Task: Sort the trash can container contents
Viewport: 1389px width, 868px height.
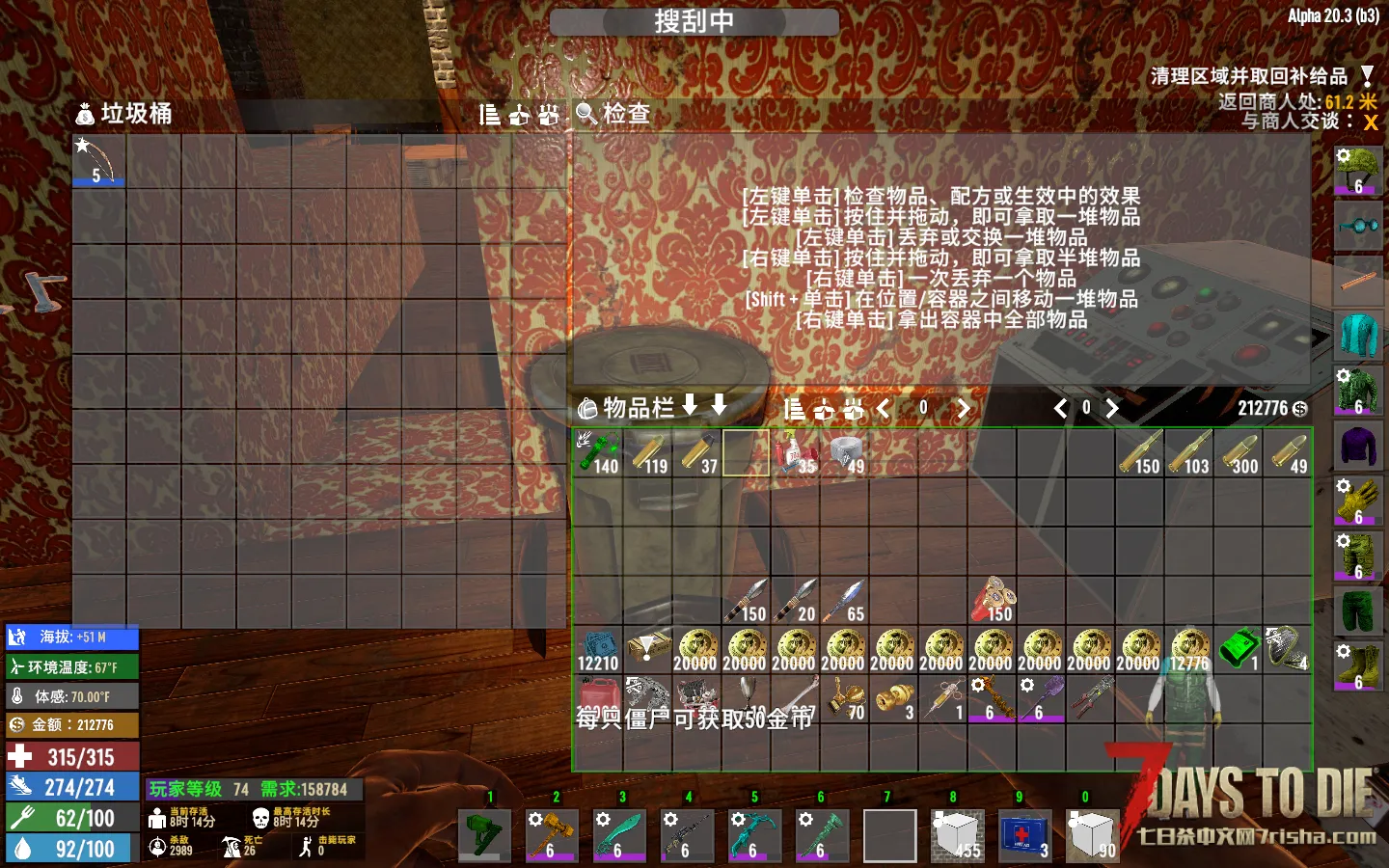Action: (490, 116)
